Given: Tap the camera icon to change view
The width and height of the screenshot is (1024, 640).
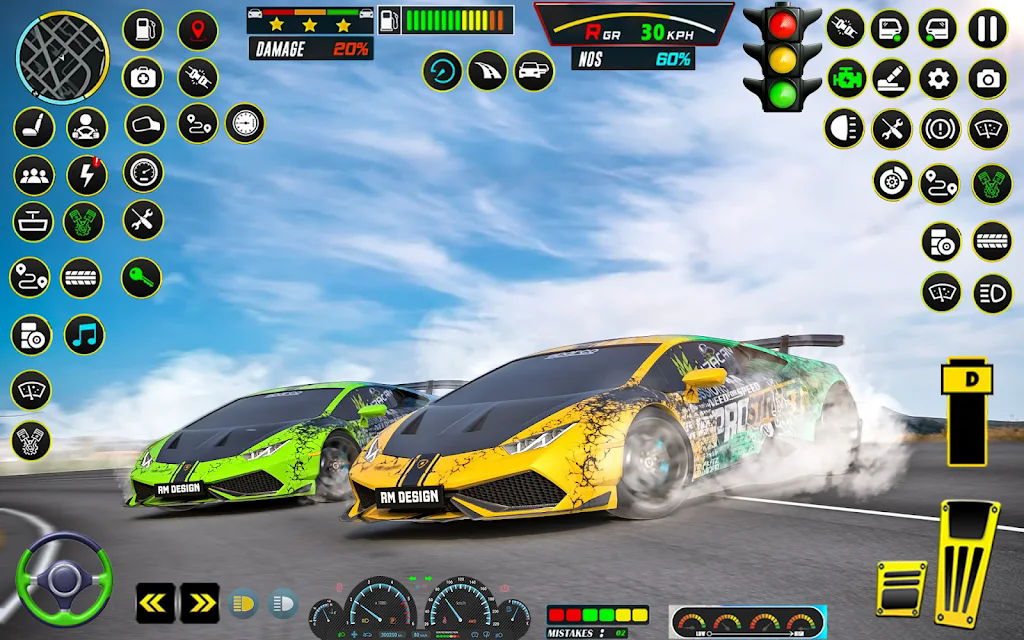Looking at the screenshot, I should click(x=988, y=78).
